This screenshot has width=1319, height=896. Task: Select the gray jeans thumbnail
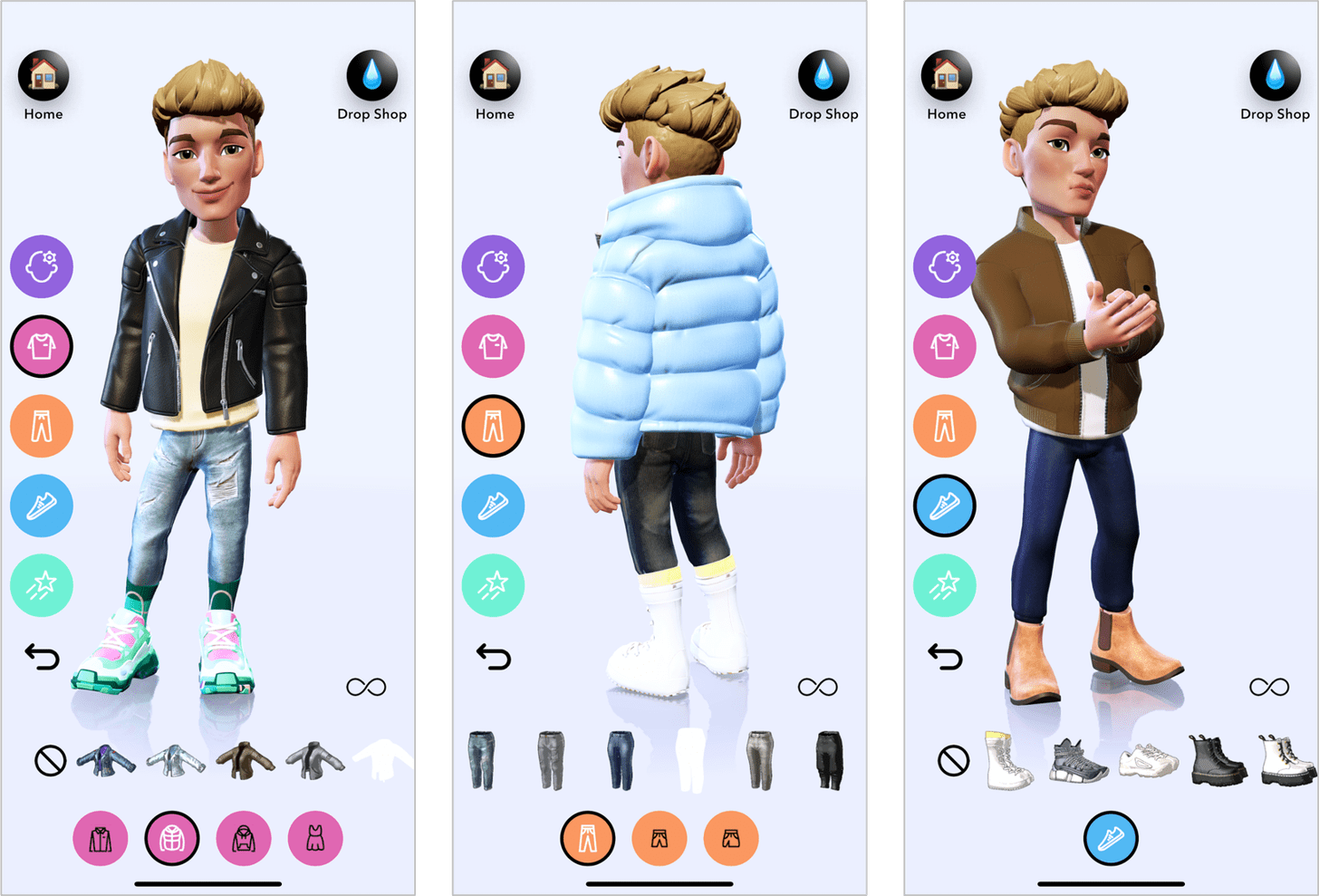551,760
